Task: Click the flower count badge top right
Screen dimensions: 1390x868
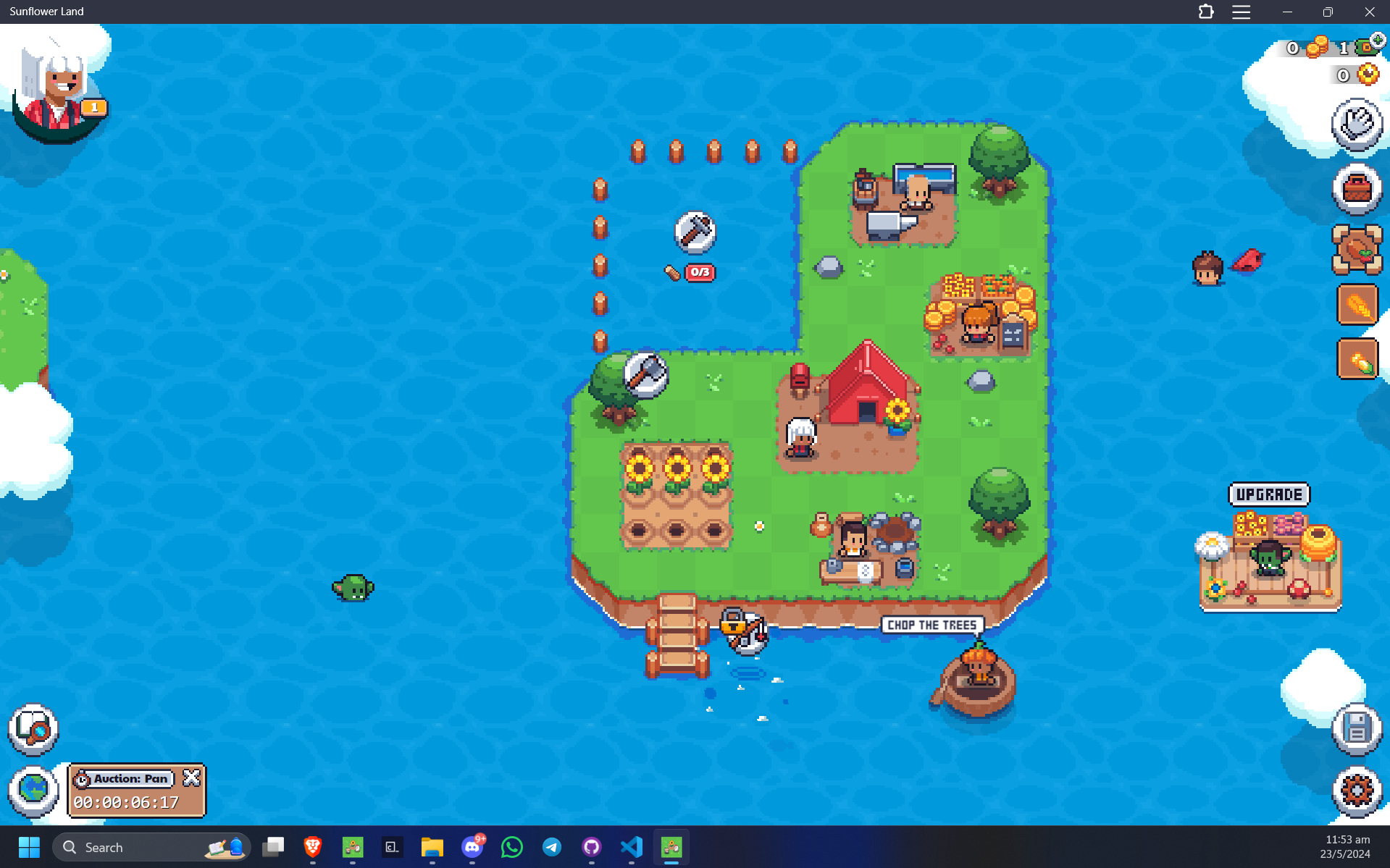Action: coord(1353,75)
